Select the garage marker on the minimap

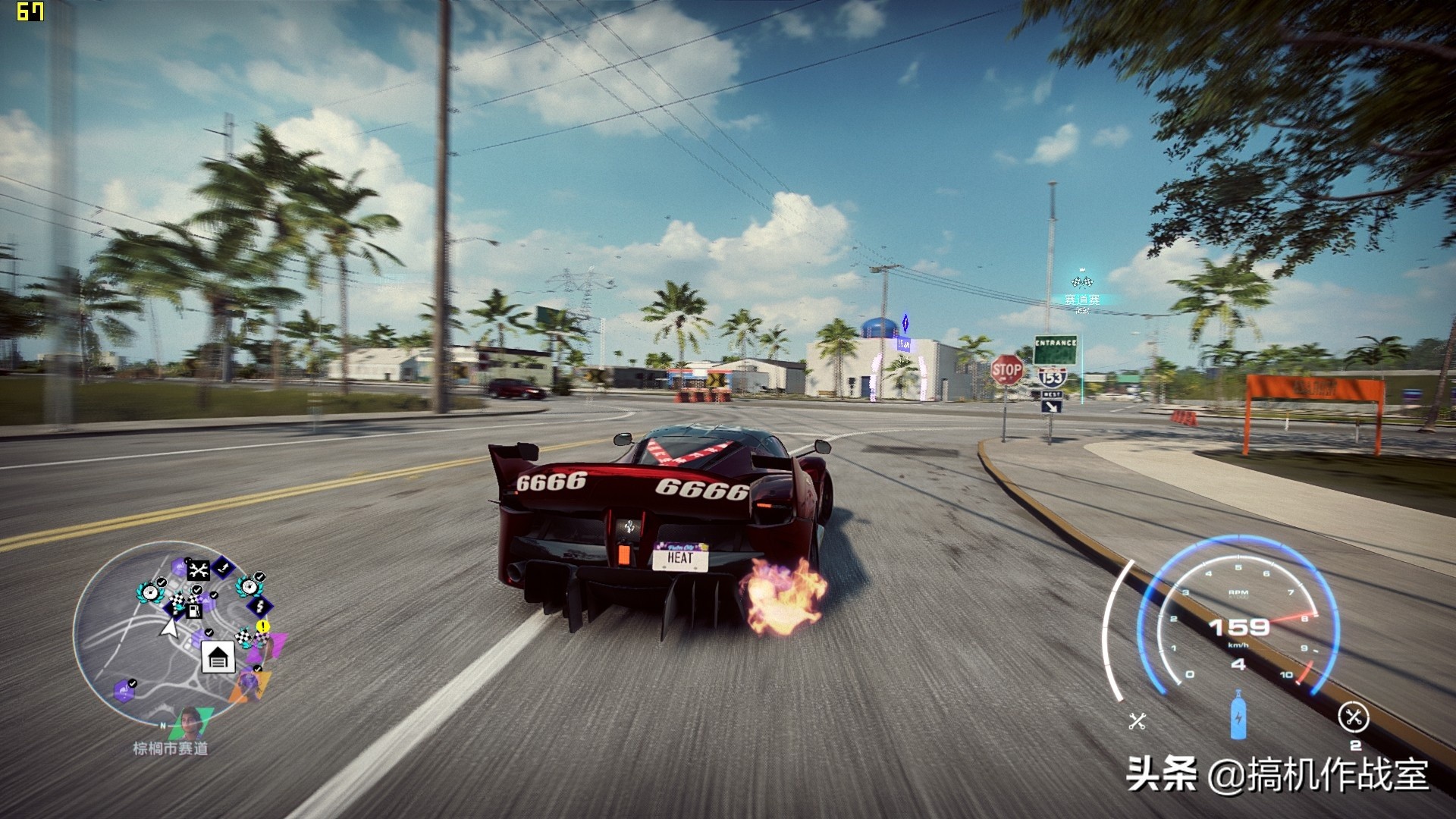click(x=218, y=657)
